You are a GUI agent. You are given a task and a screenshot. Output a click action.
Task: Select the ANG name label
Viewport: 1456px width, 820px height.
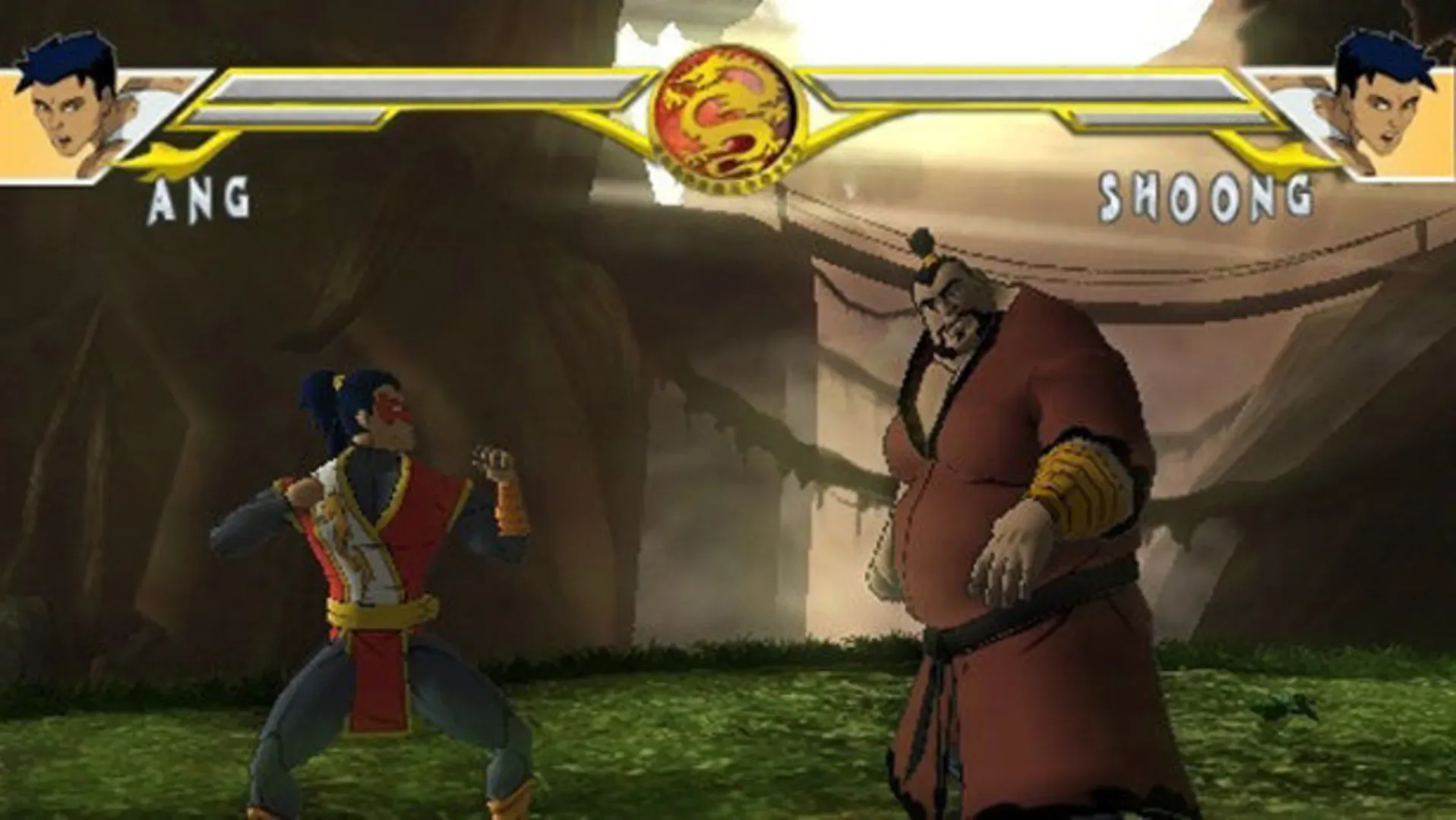tap(199, 199)
